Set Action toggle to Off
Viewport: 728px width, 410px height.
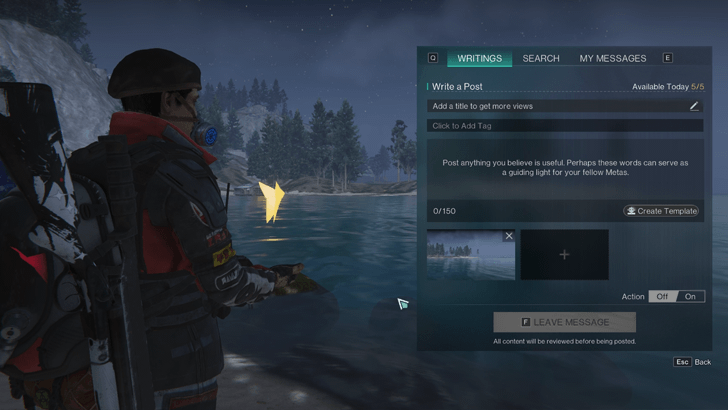662,297
